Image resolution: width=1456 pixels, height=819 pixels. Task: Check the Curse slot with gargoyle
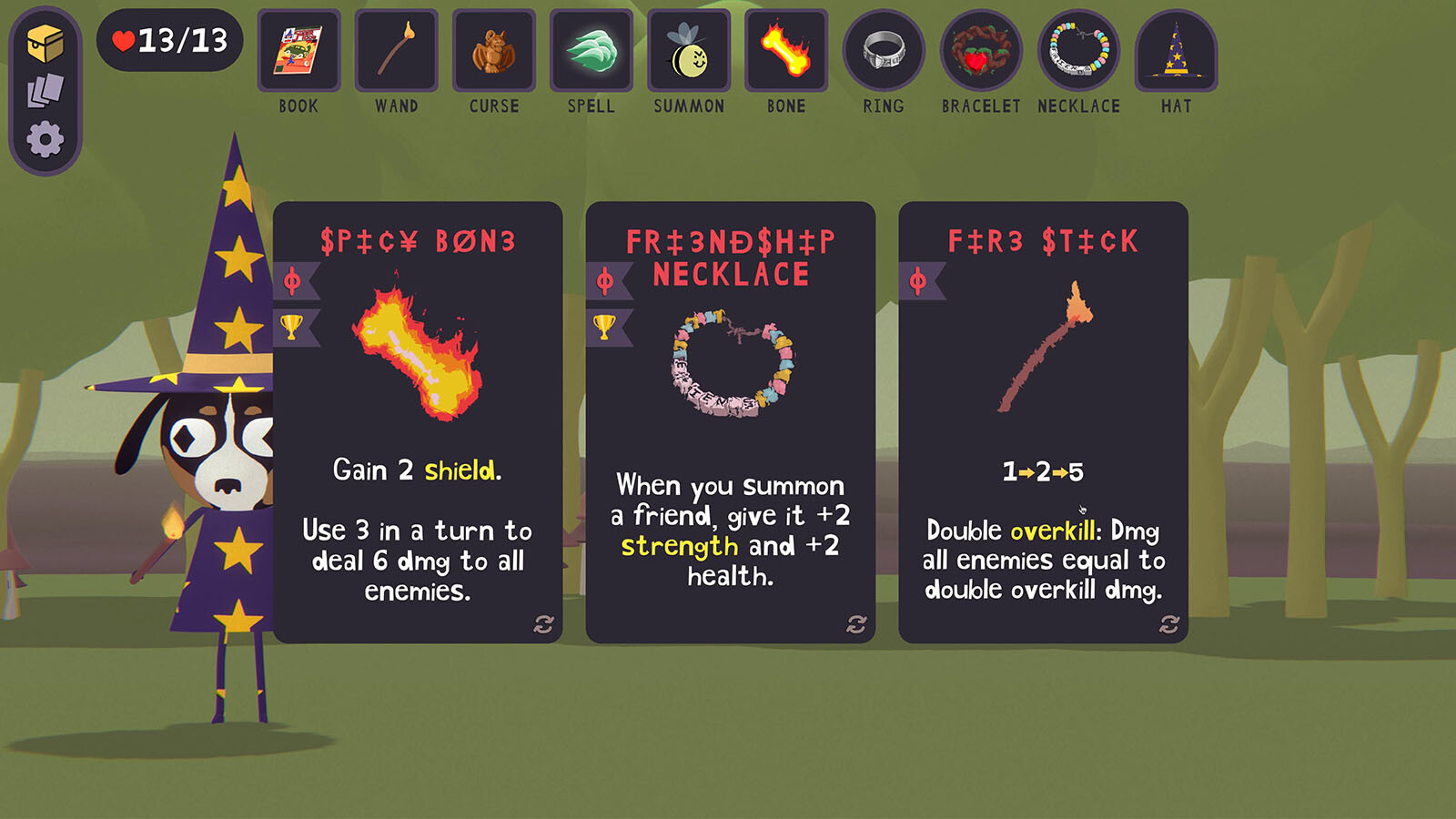coord(493,51)
